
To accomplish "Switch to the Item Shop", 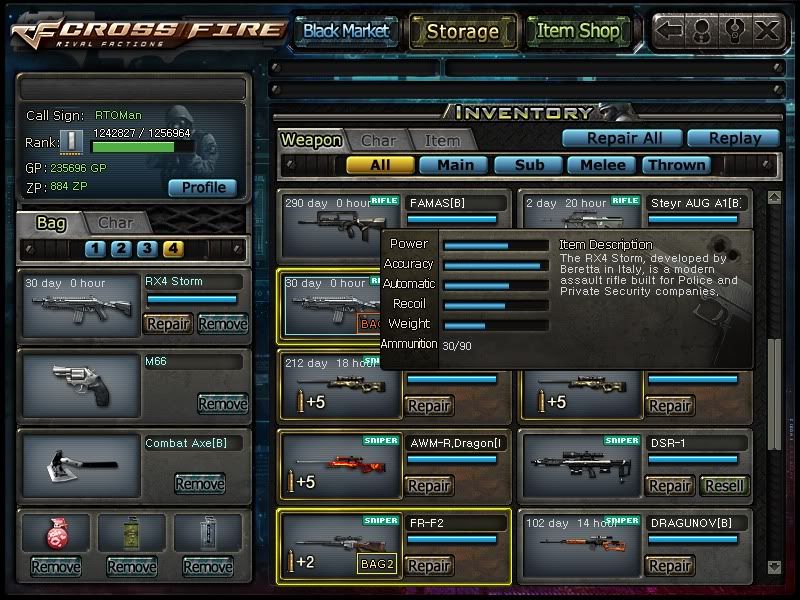I will point(578,31).
